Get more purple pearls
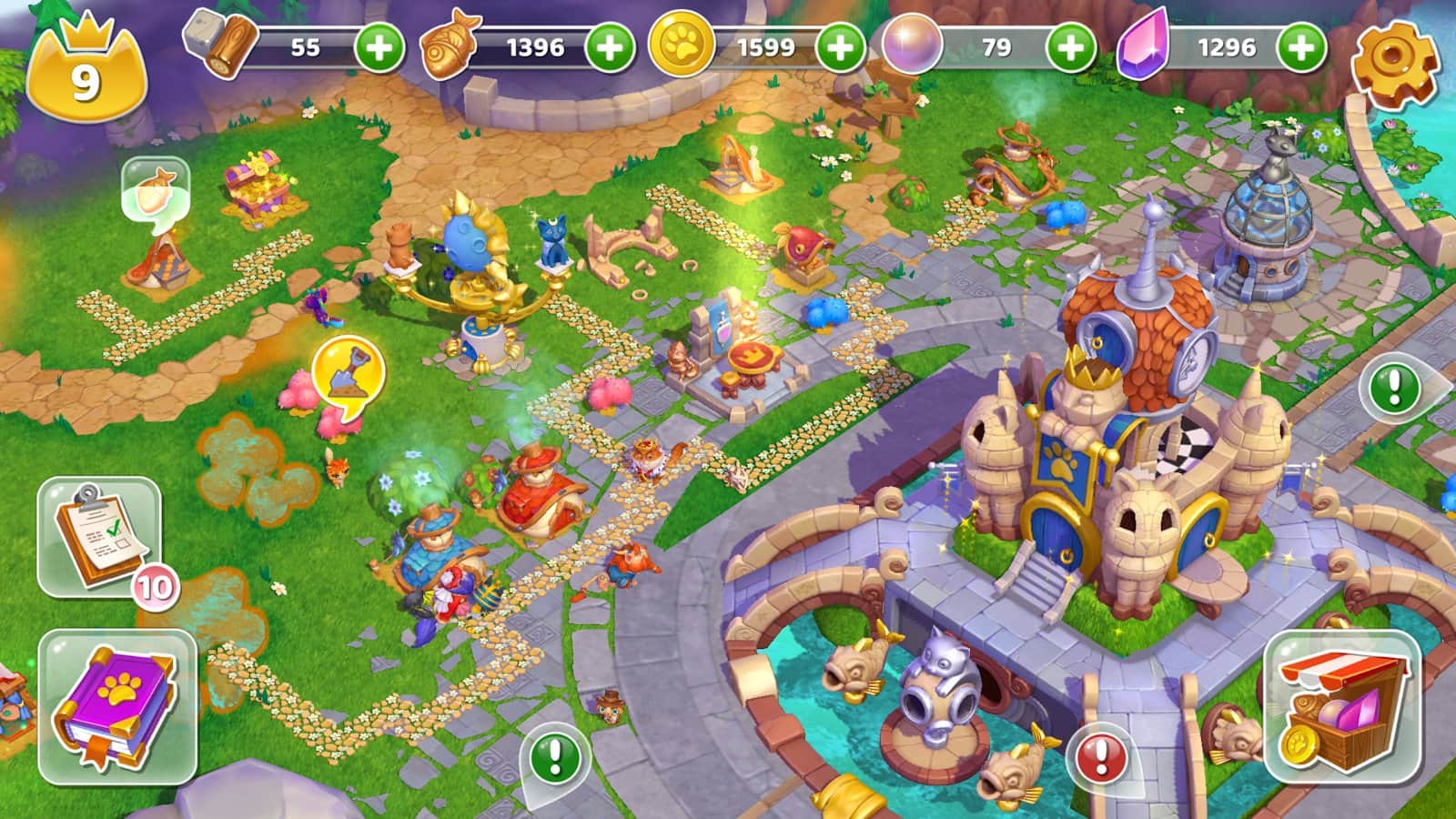Screen dimensions: 1456x819 [x=1070, y=47]
